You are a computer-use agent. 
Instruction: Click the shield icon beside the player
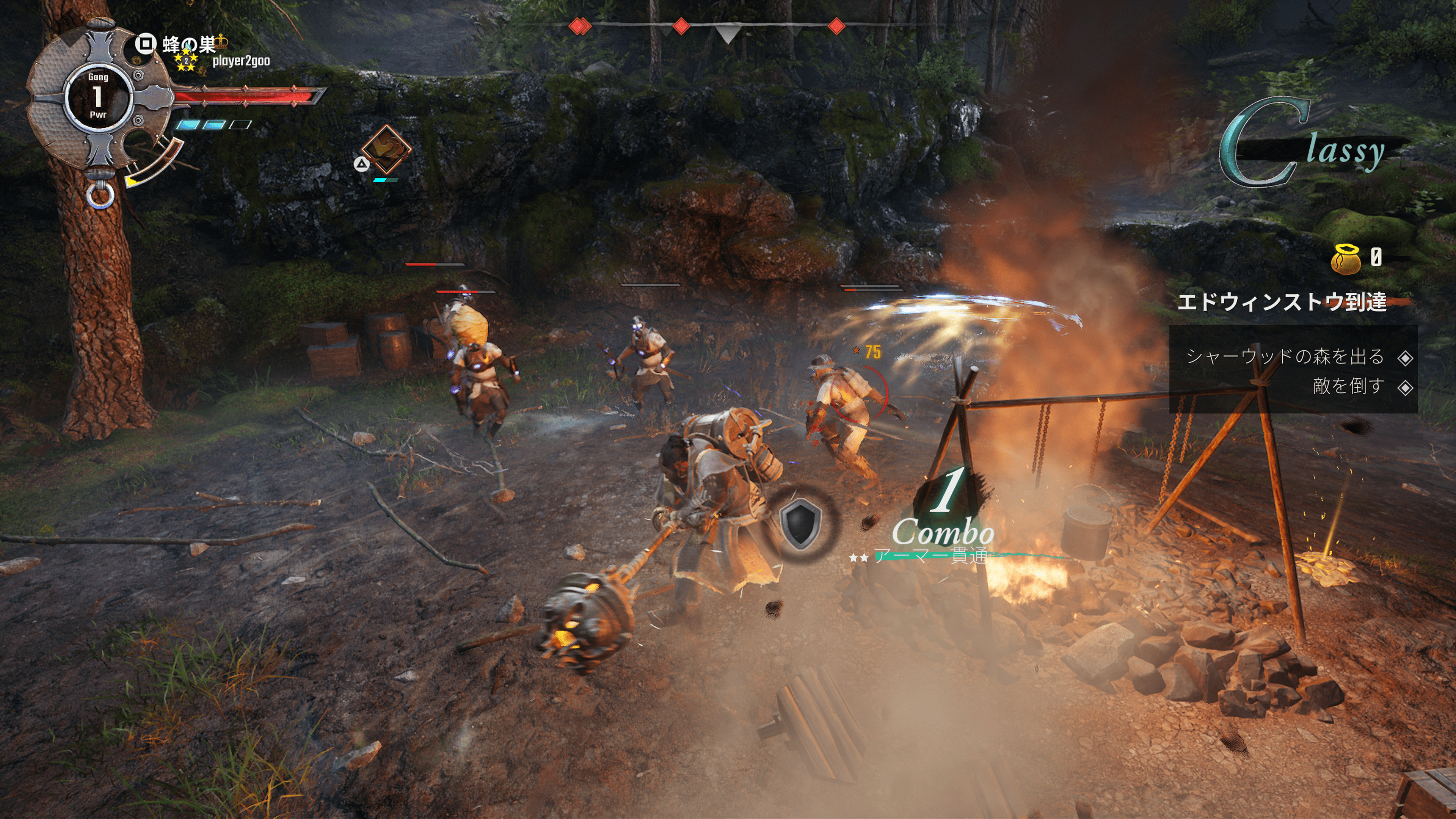click(x=800, y=523)
